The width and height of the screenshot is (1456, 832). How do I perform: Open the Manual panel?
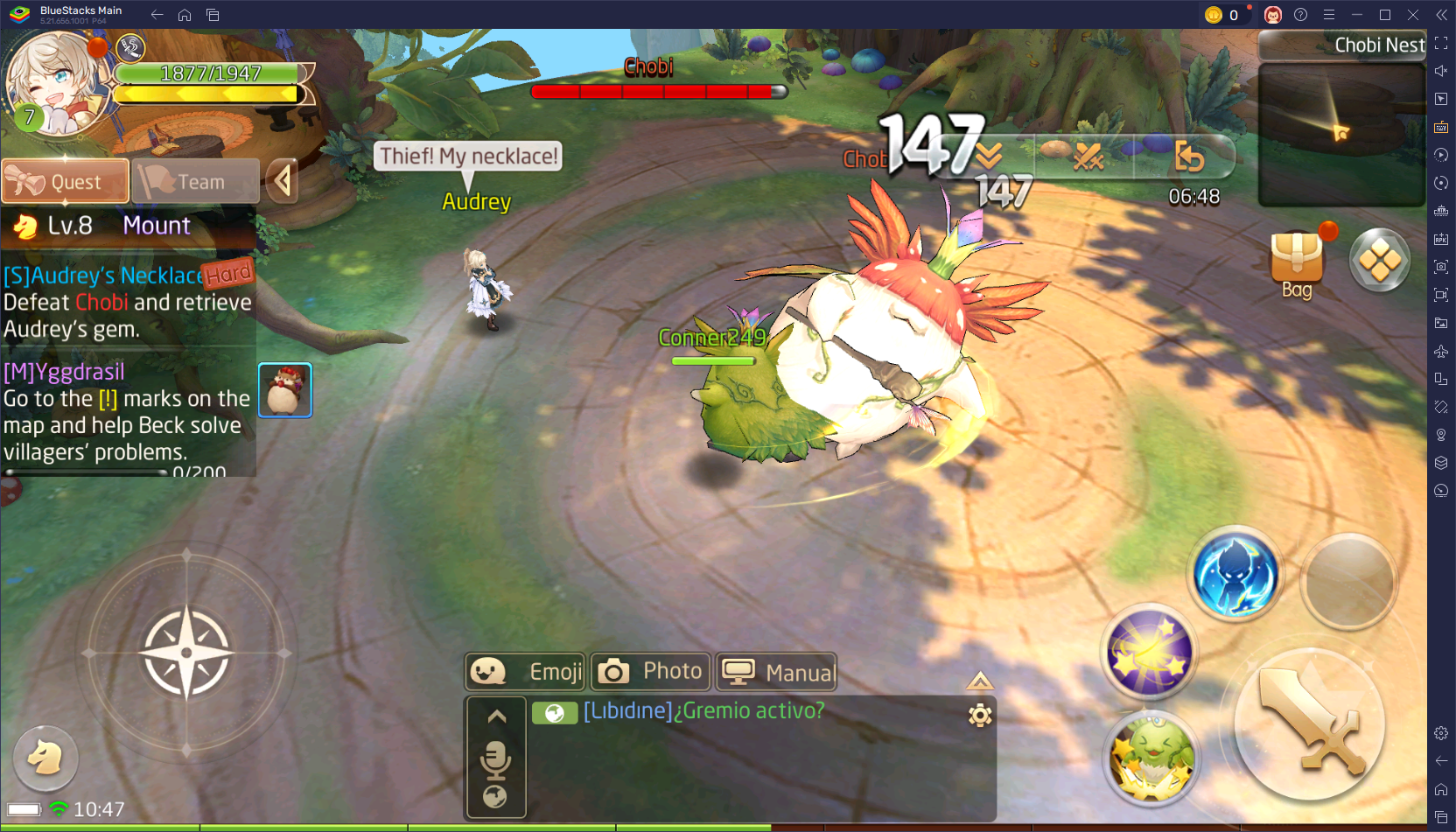coord(776,672)
